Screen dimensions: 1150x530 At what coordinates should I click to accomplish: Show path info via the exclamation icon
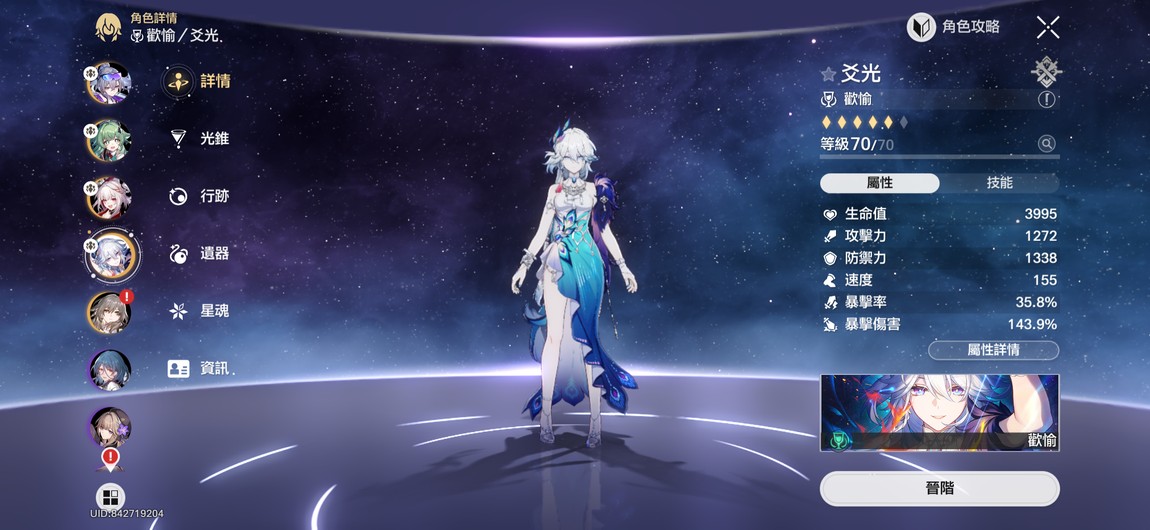tap(1046, 99)
